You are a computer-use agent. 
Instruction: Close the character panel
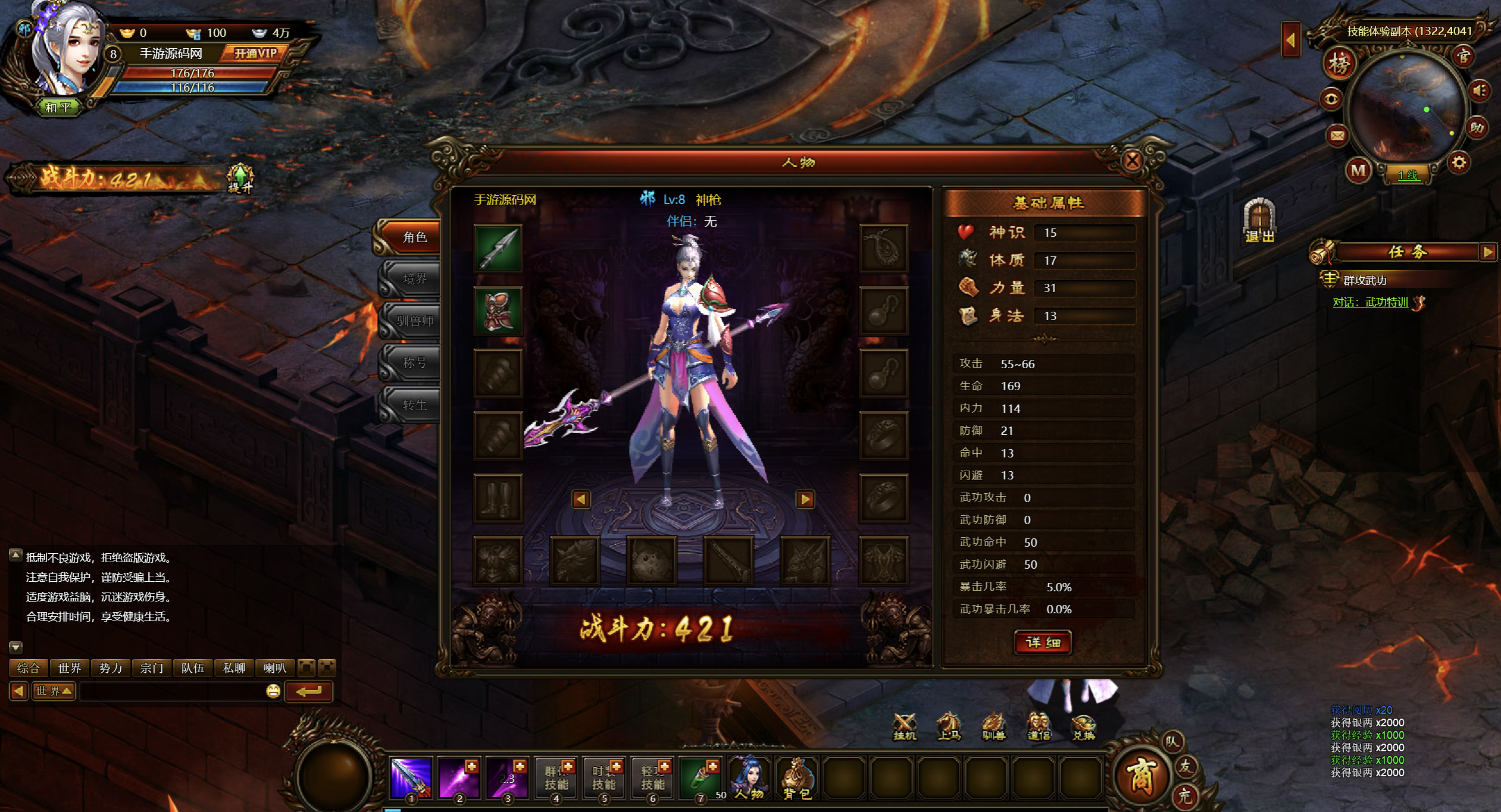pos(1131,160)
